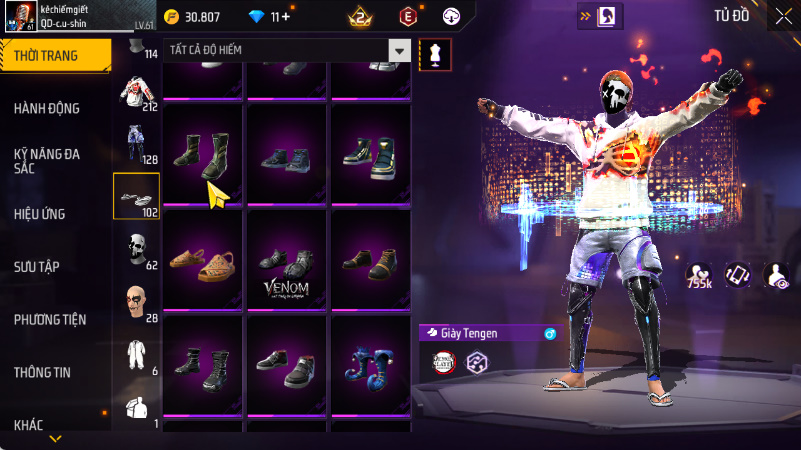Show the Thông Tin section
The height and width of the screenshot is (450, 801).
[x=42, y=372]
